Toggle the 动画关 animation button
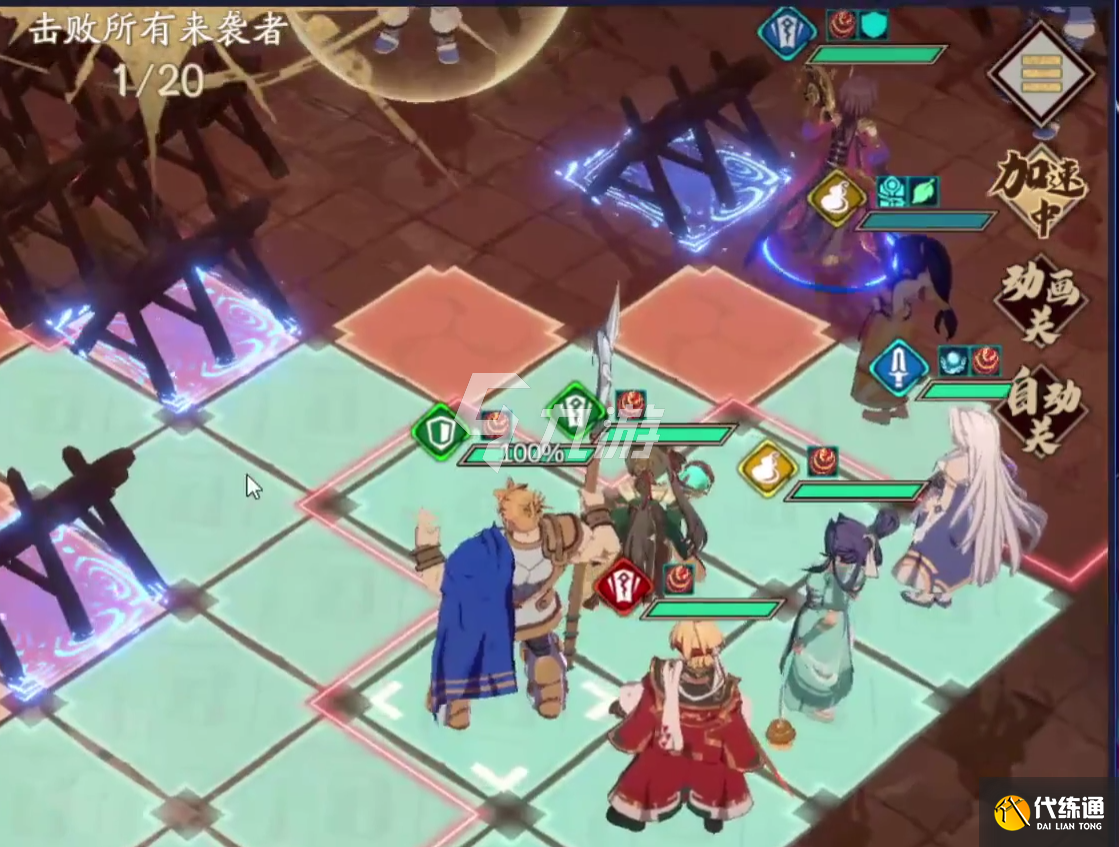The image size is (1119, 847). tap(1040, 301)
